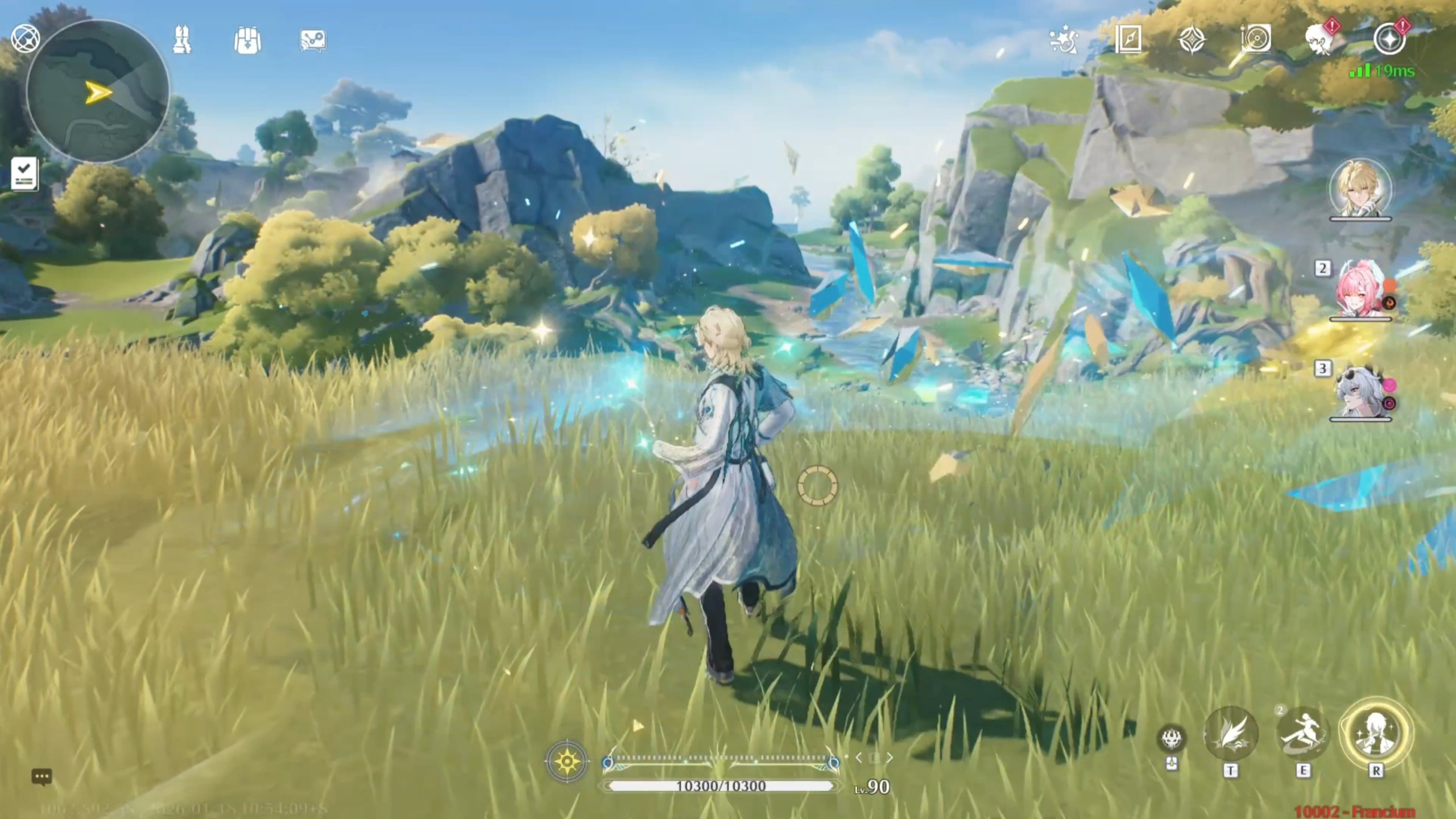Open the chat bubble icon
1456x819 pixels.
click(42, 776)
